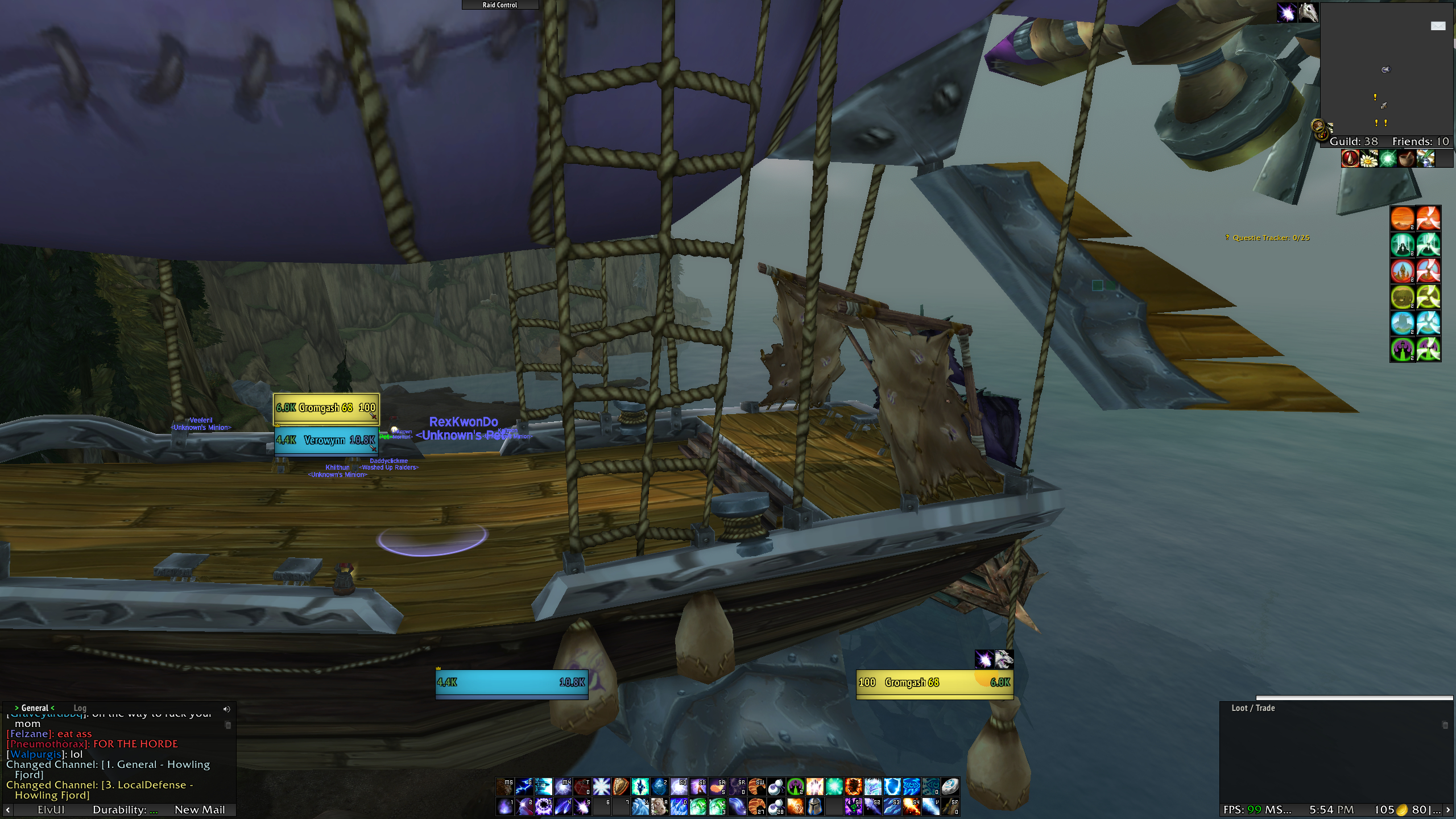
Task: Open the New Mail notification text
Action: [x=200, y=809]
